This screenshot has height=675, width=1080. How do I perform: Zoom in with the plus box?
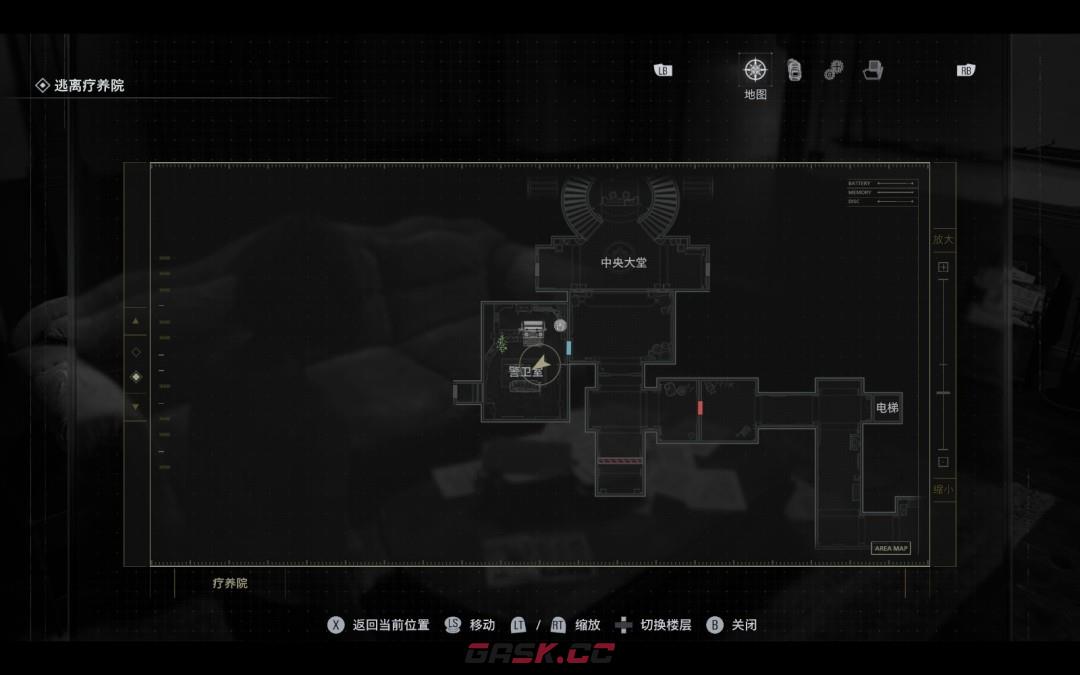point(943,267)
